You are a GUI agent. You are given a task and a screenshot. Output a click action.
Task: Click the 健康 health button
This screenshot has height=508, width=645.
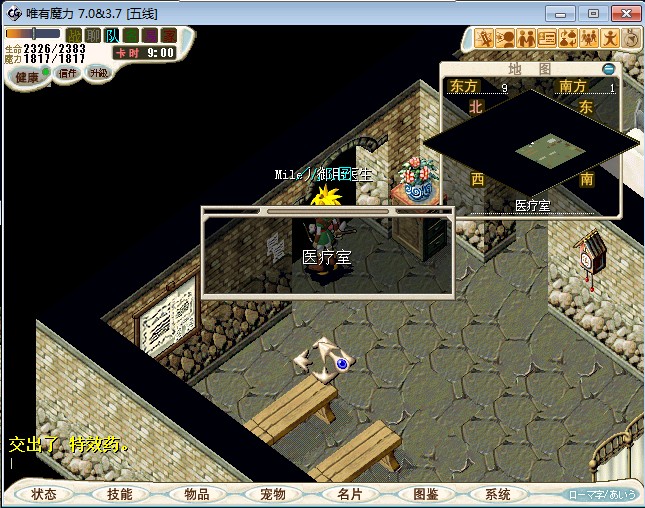(27, 76)
